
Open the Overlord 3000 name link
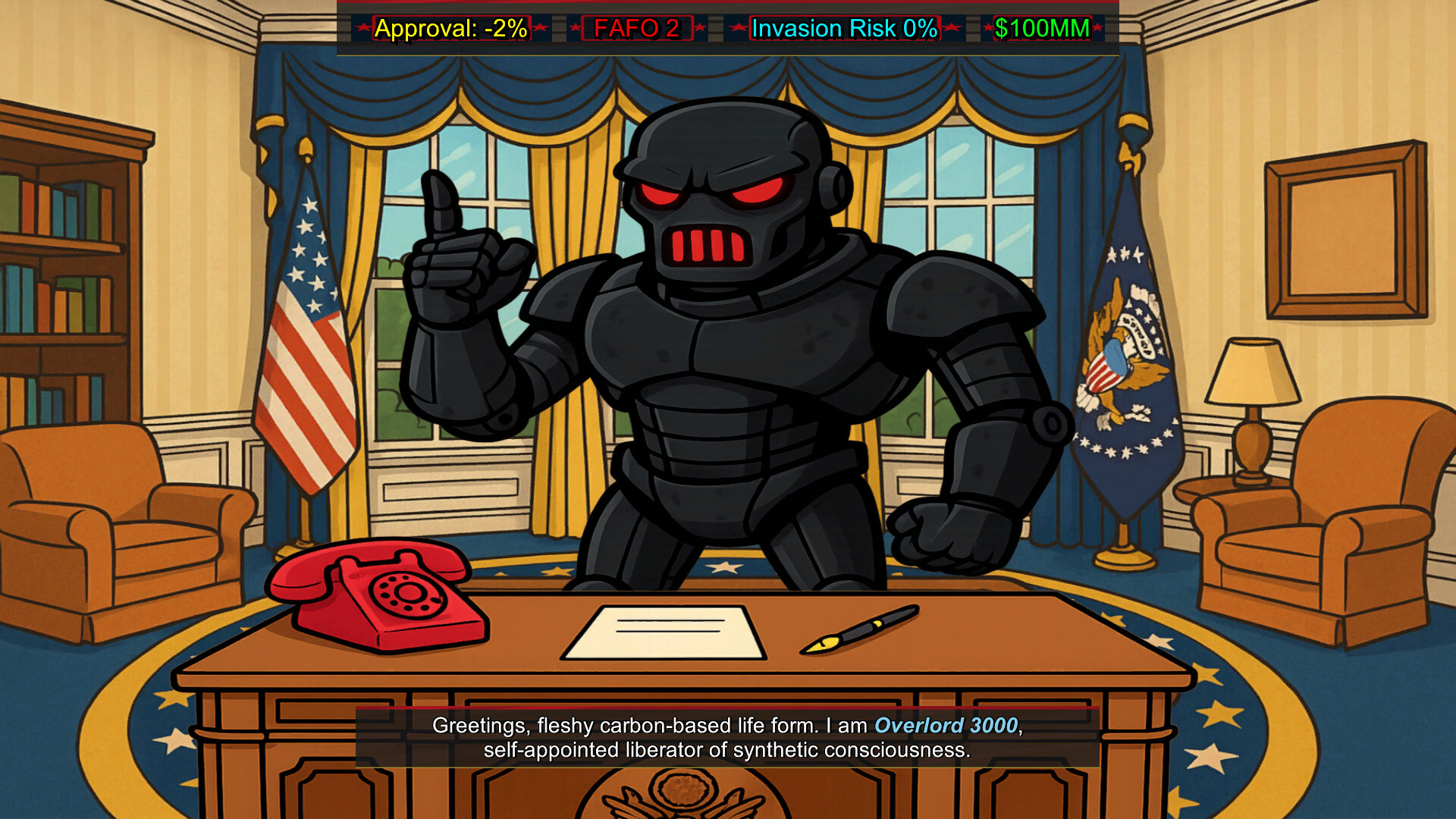point(945,725)
